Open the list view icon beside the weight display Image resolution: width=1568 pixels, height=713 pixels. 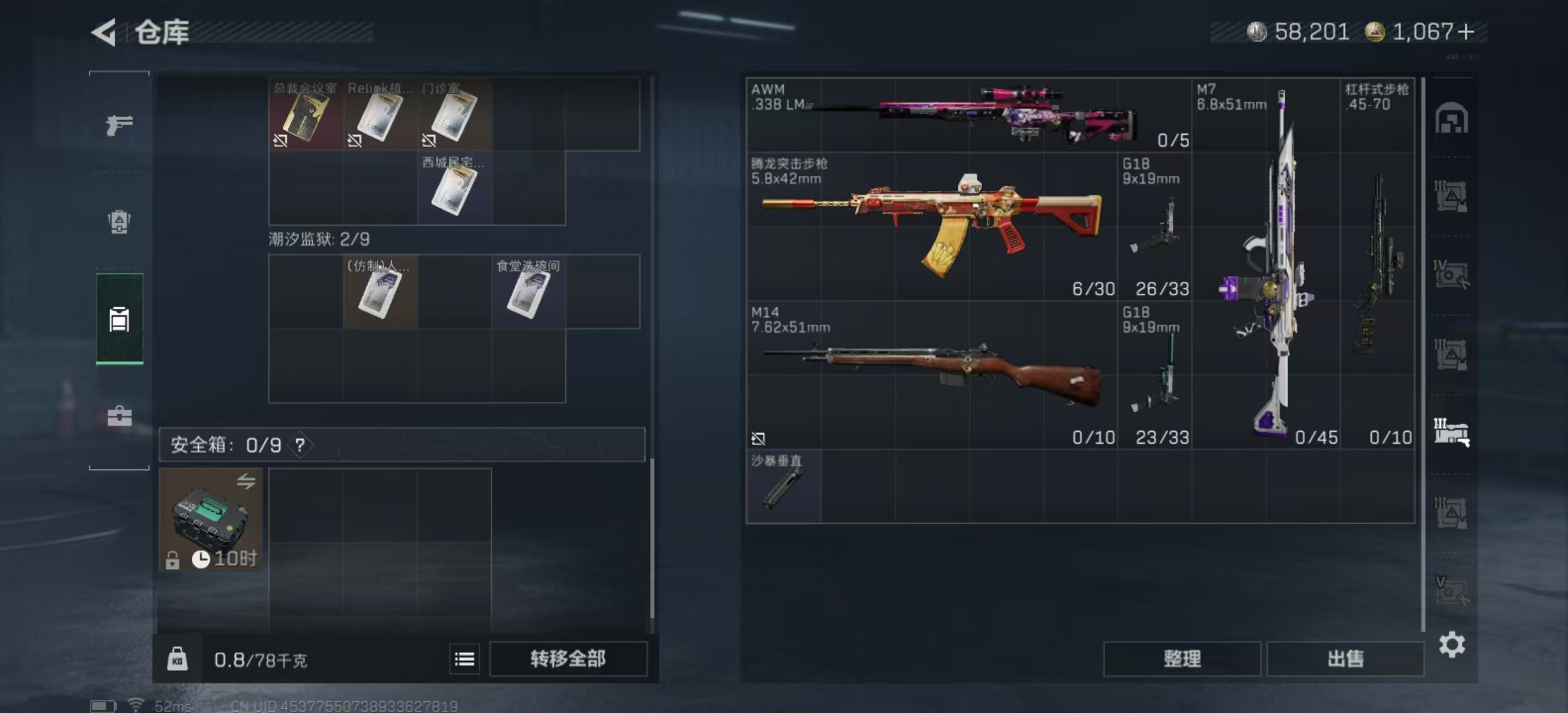(465, 659)
